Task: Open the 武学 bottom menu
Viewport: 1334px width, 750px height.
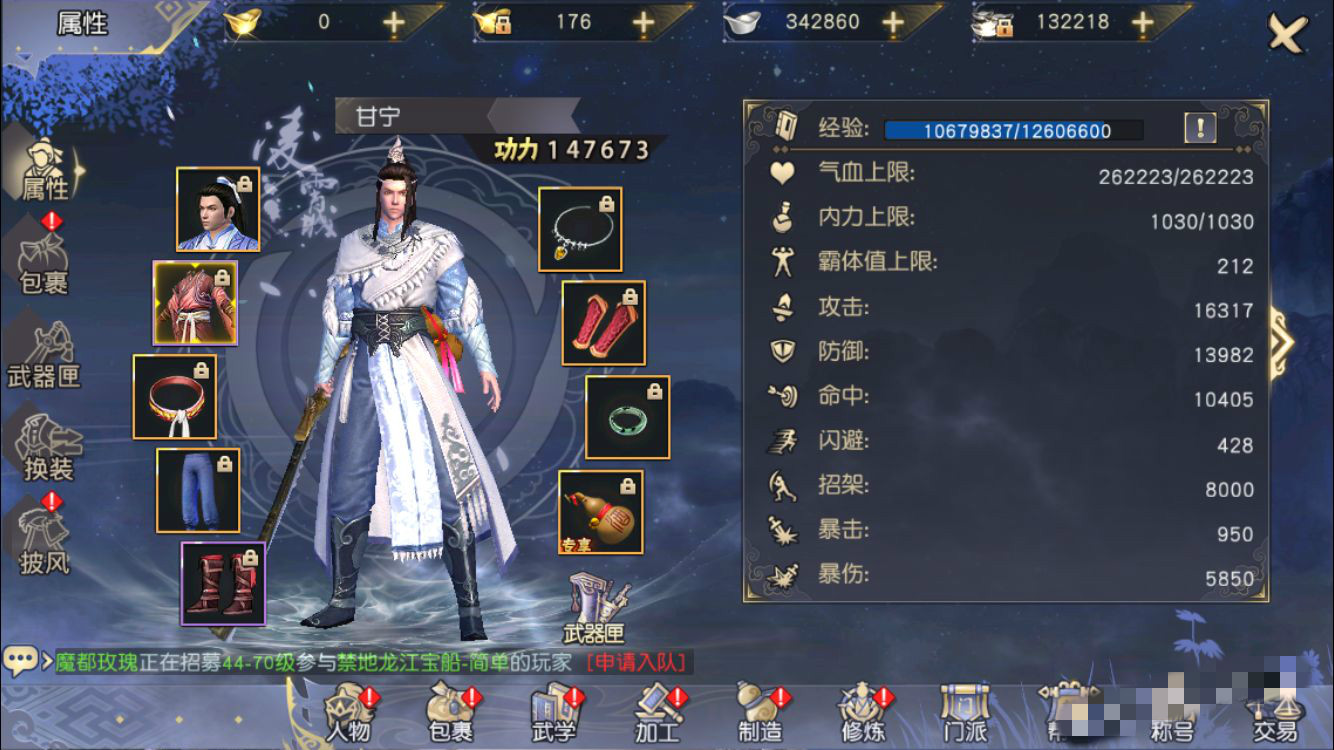Action: click(x=555, y=714)
